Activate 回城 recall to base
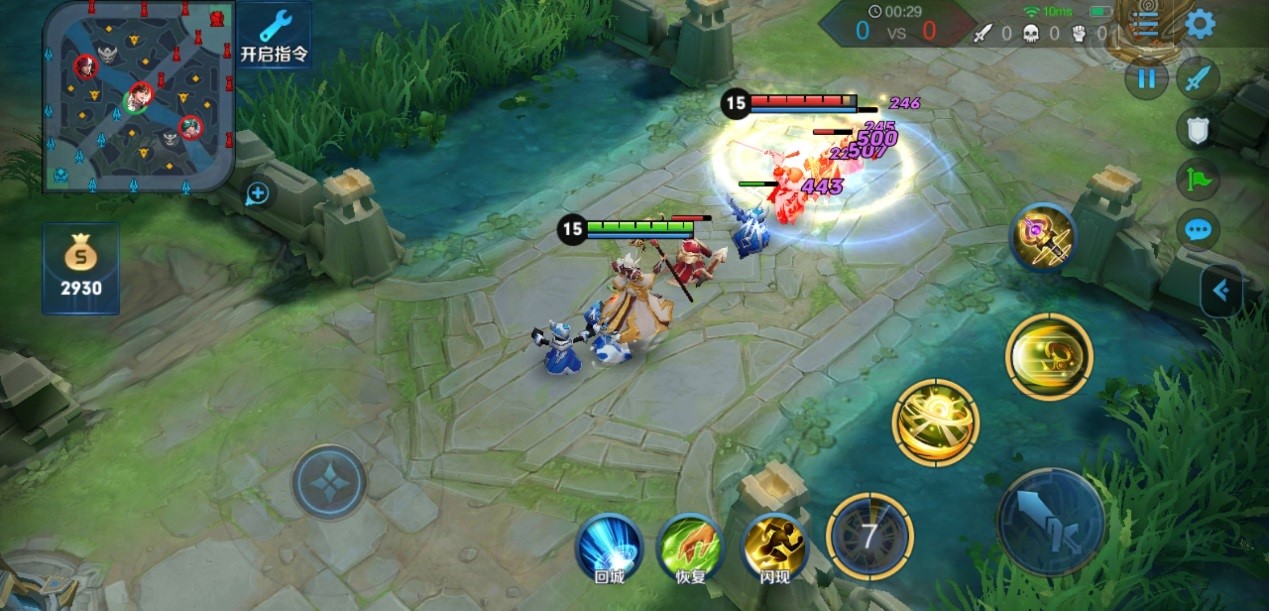 [x=609, y=548]
